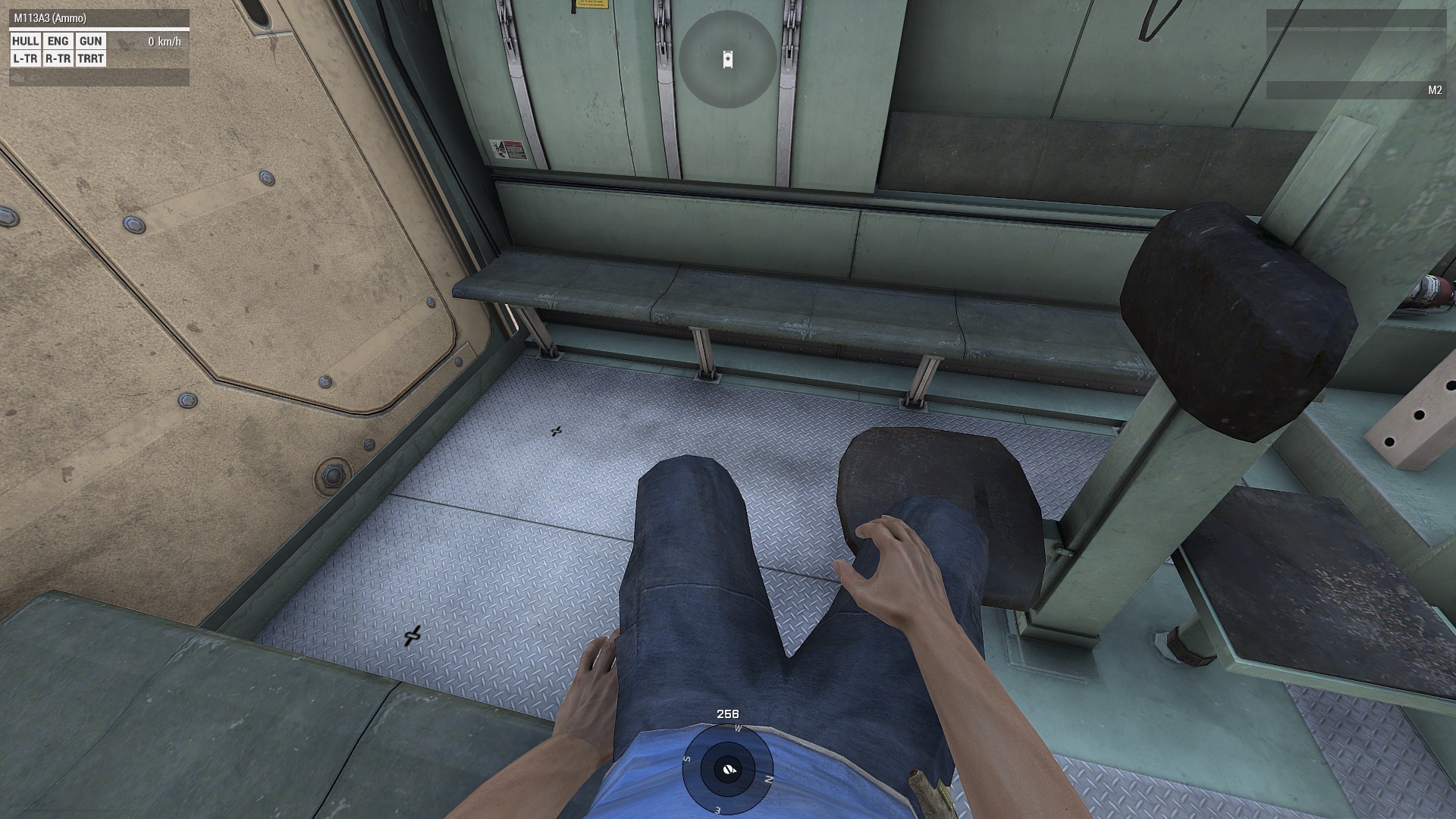Click the R-TR track indicator

tap(58, 59)
